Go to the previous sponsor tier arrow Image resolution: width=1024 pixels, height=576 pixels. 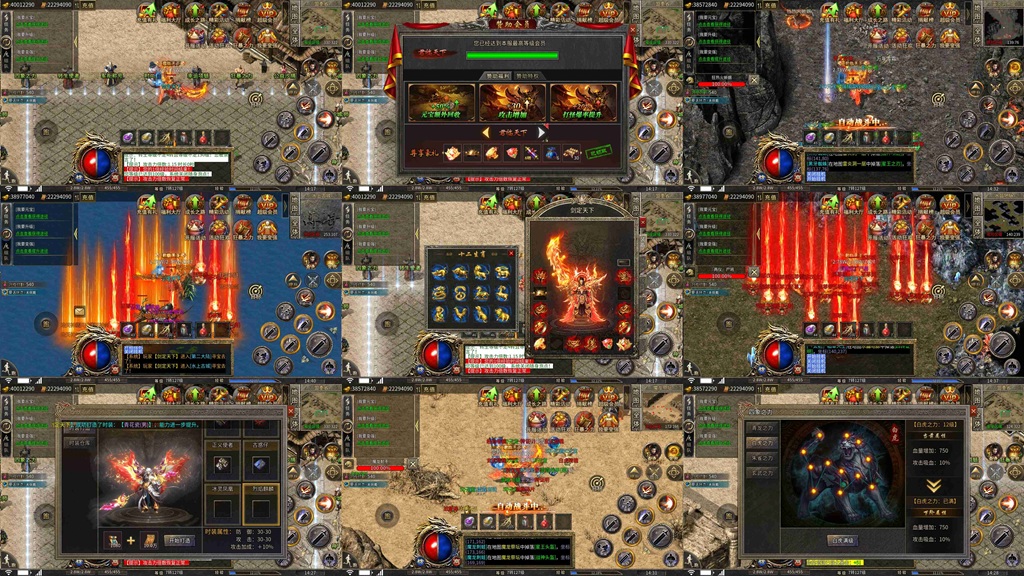[485, 132]
